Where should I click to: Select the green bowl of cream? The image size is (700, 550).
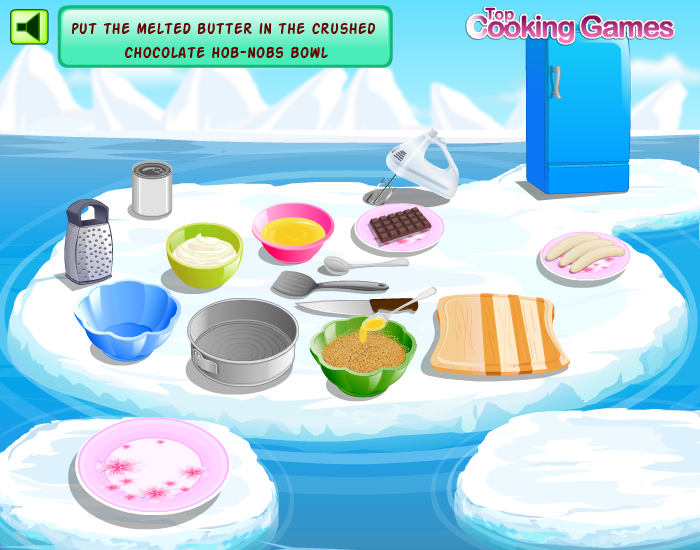[204, 254]
